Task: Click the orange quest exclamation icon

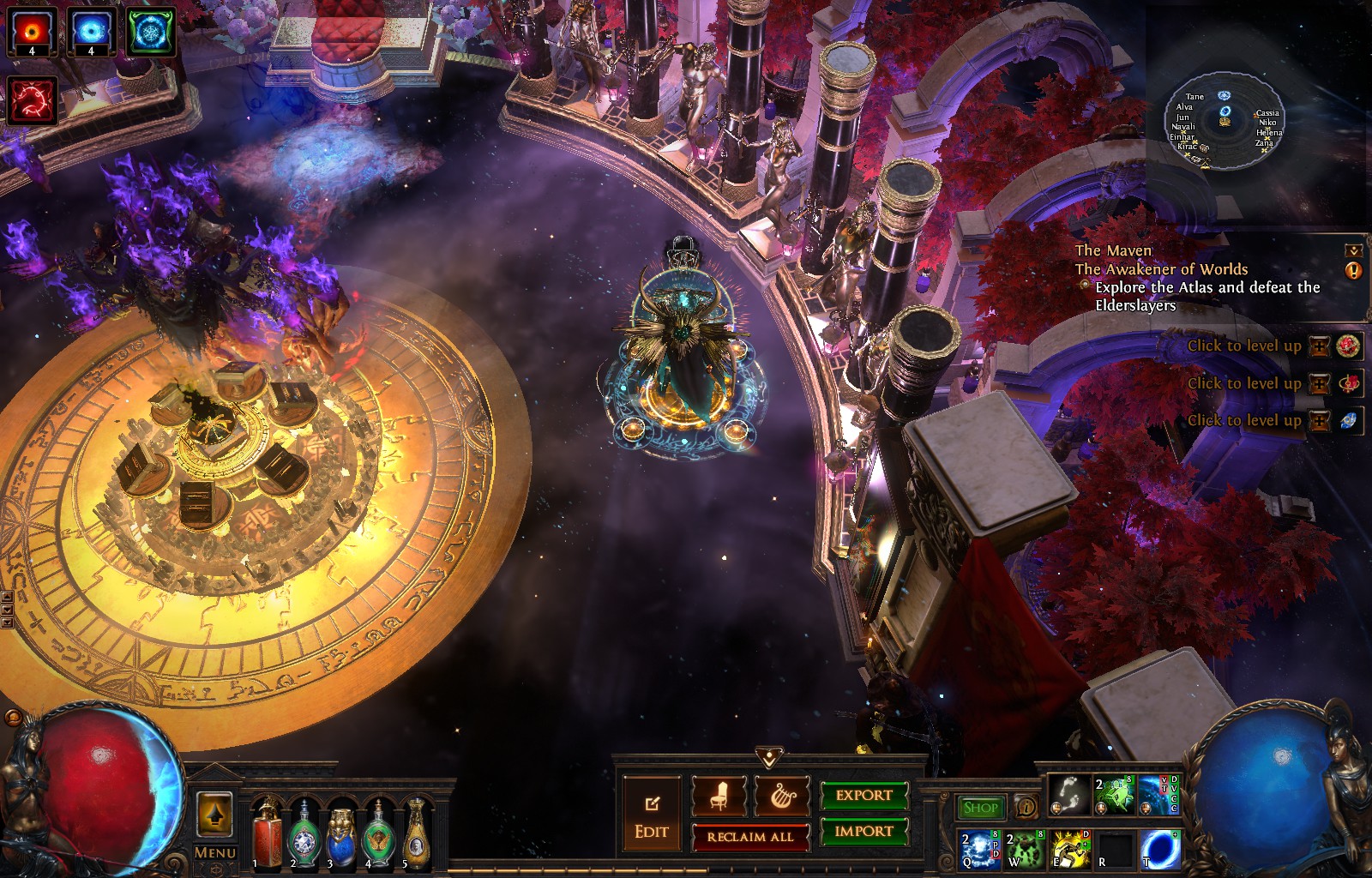Action: coord(1354,270)
